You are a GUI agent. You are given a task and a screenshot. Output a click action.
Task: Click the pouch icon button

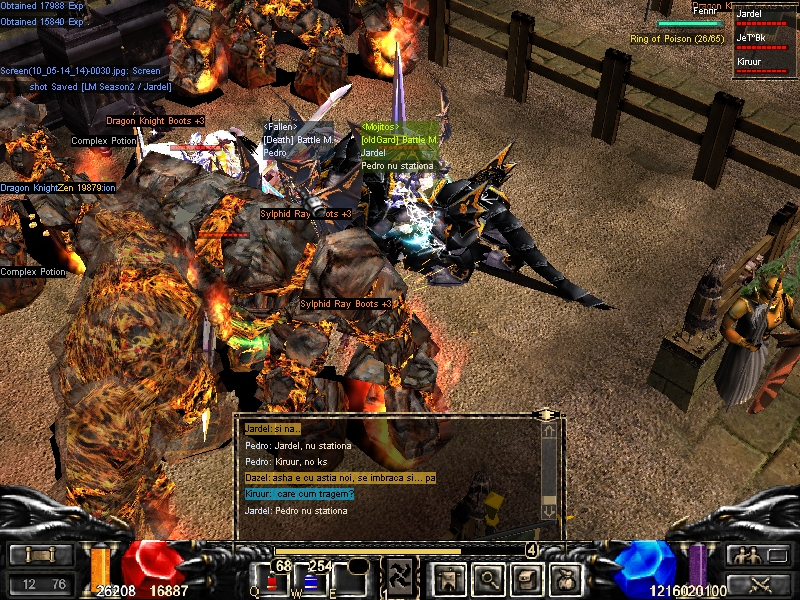click(563, 577)
